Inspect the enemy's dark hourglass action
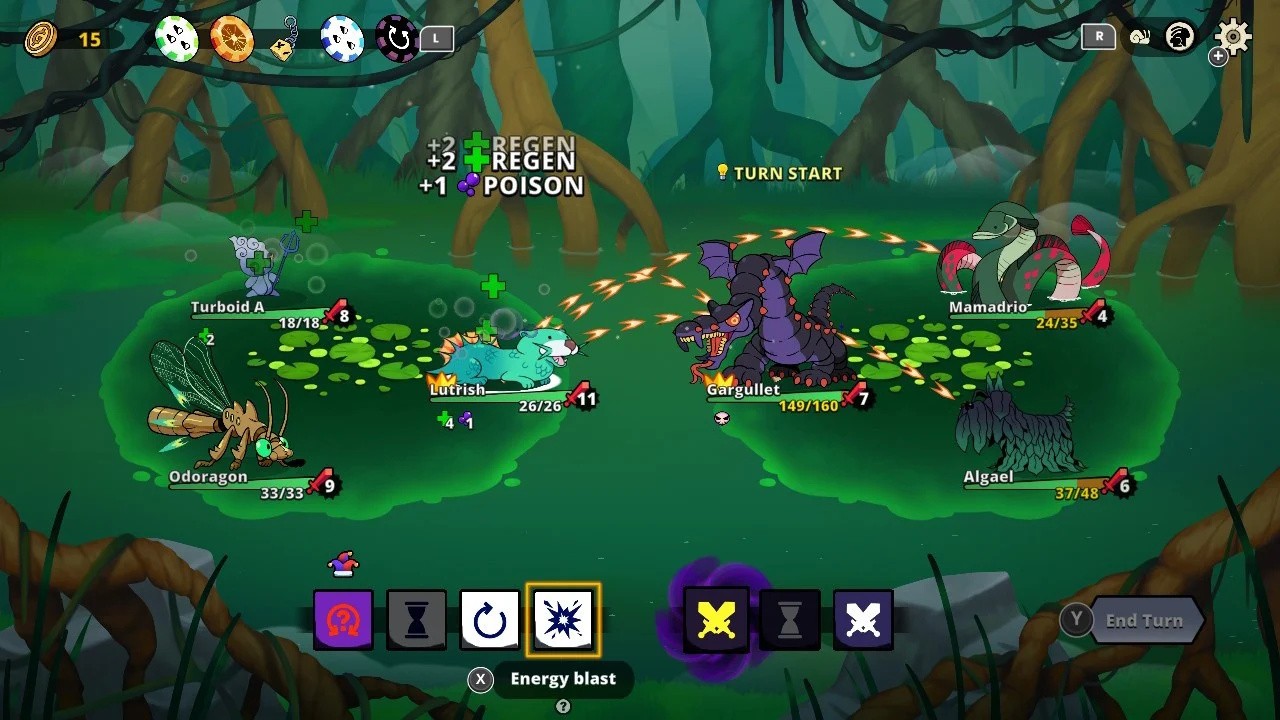The height and width of the screenshot is (720, 1280). coord(790,620)
